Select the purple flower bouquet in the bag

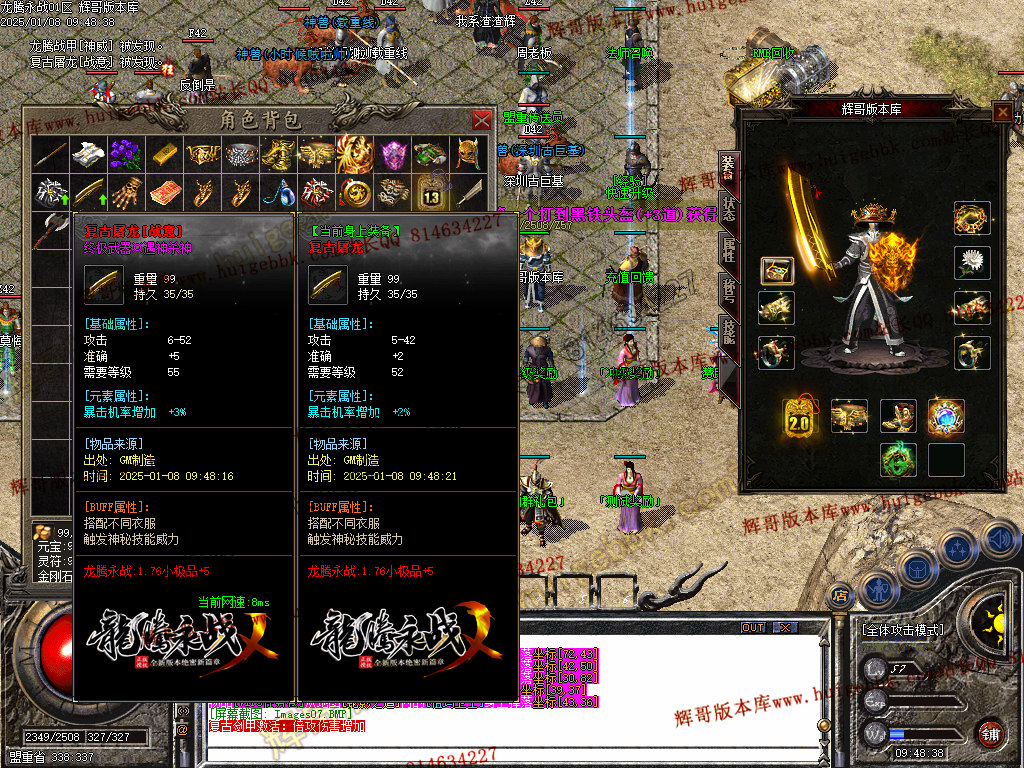pos(124,154)
